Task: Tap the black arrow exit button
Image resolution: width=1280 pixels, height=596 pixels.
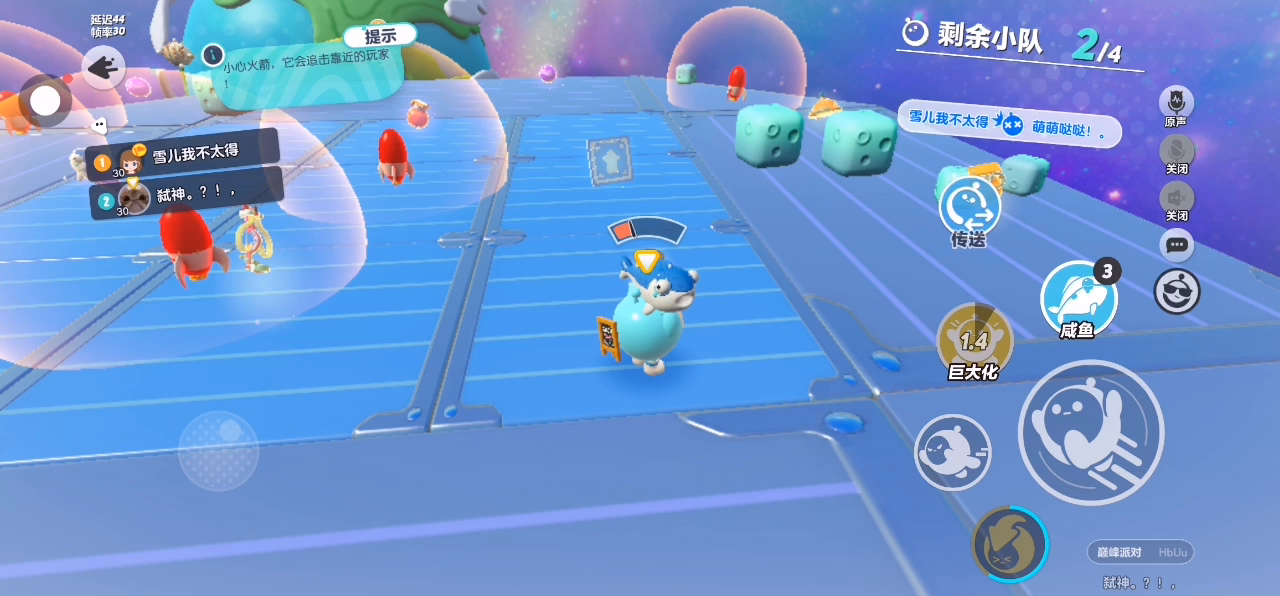Action: (103, 68)
